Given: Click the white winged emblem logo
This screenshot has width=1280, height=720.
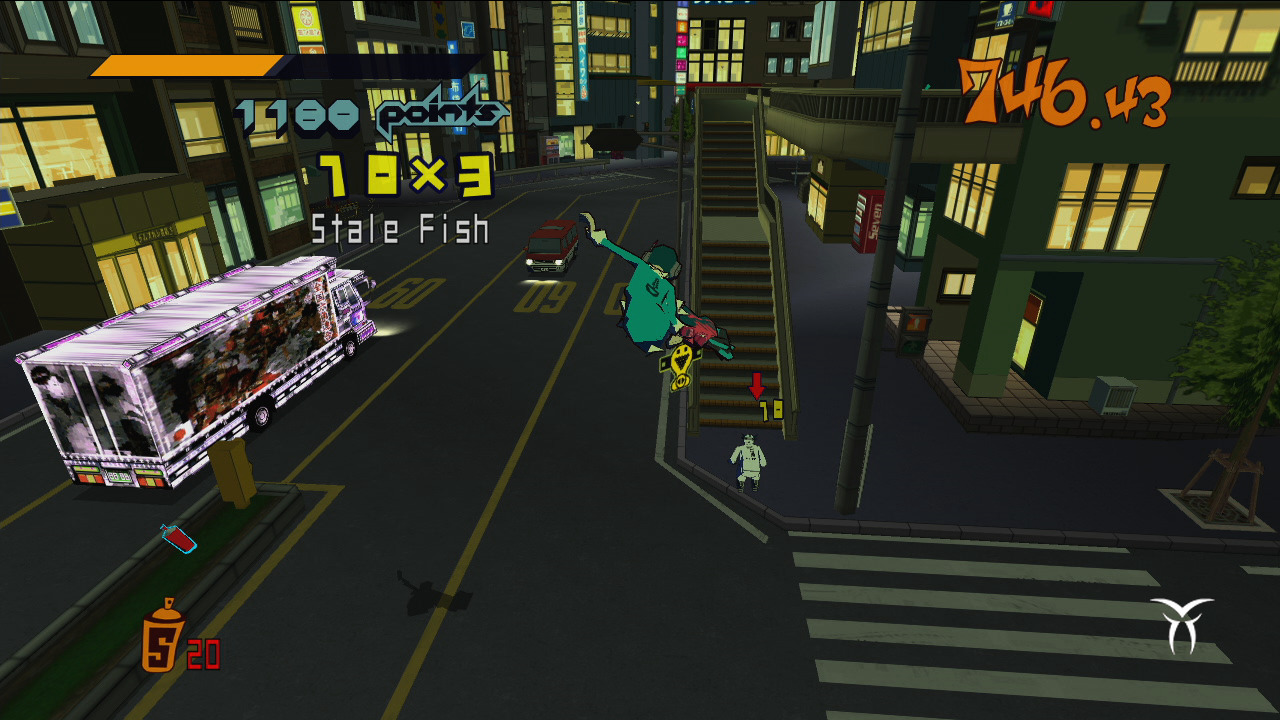Looking at the screenshot, I should pos(1181,623).
